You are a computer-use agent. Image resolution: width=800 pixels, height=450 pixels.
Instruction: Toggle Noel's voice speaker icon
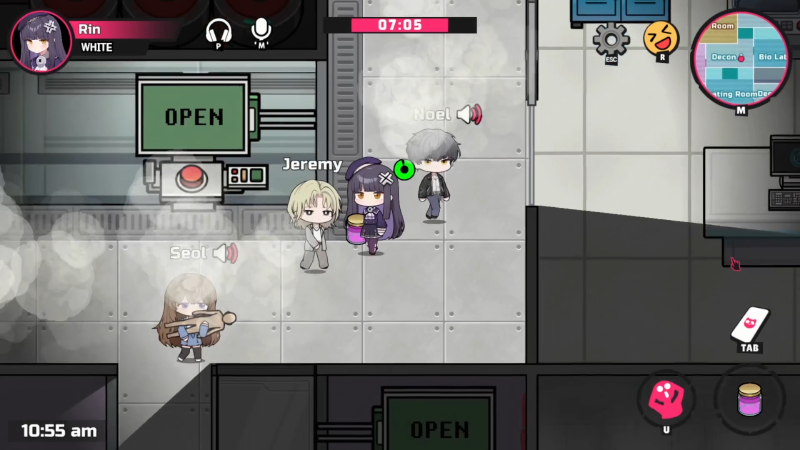469,115
